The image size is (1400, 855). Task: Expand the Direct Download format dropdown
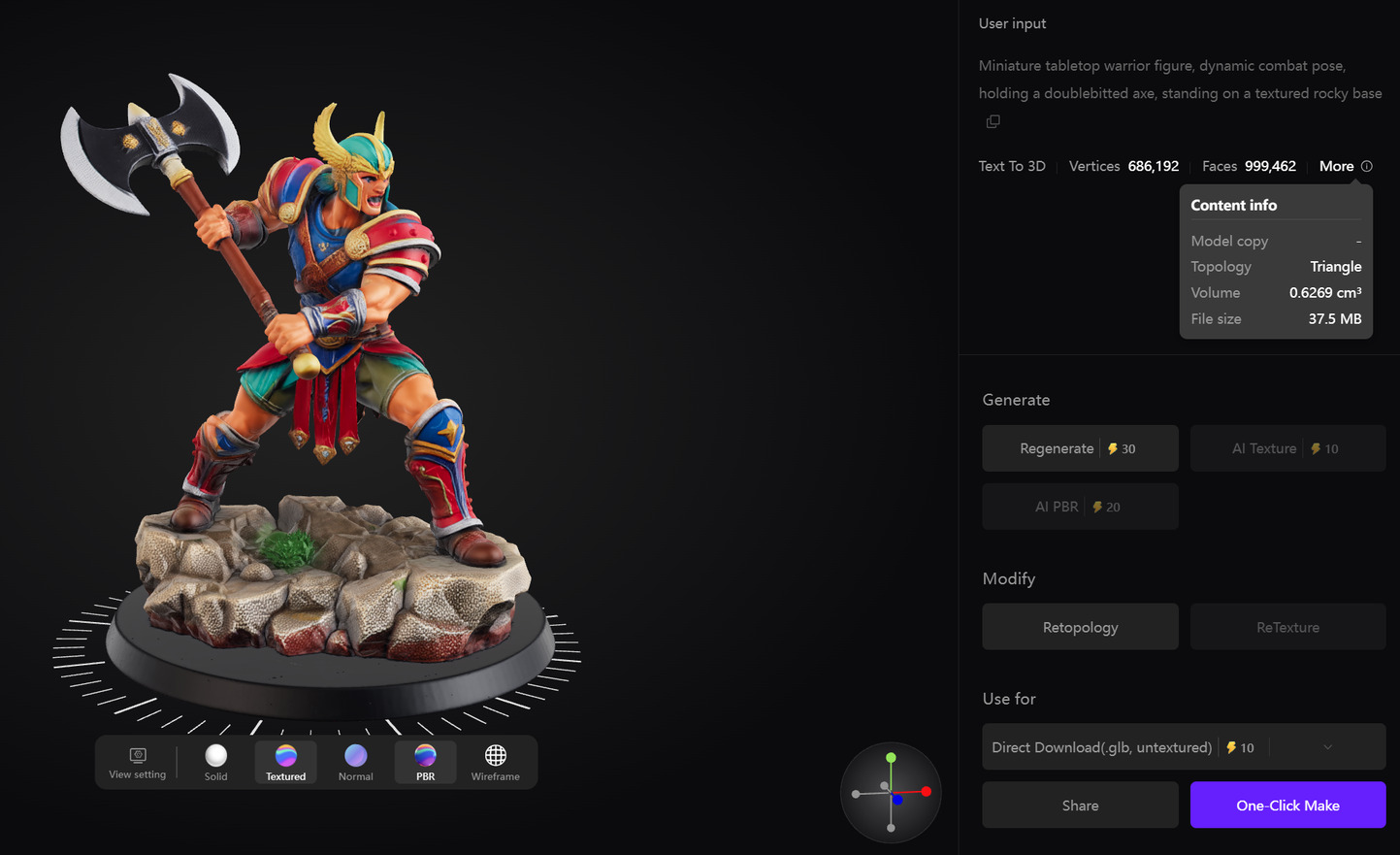tap(1328, 746)
